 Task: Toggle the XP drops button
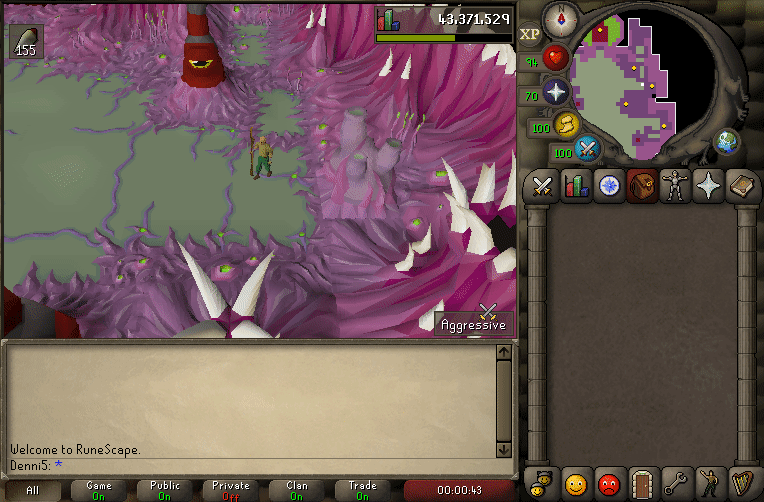tap(530, 34)
